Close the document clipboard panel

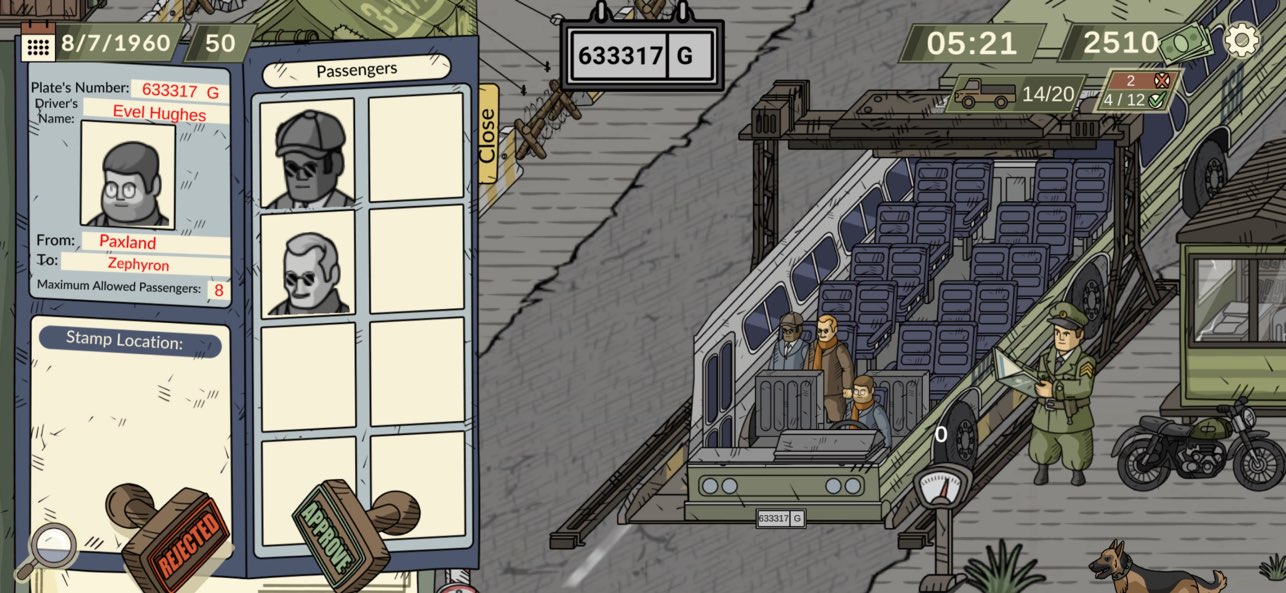(487, 134)
